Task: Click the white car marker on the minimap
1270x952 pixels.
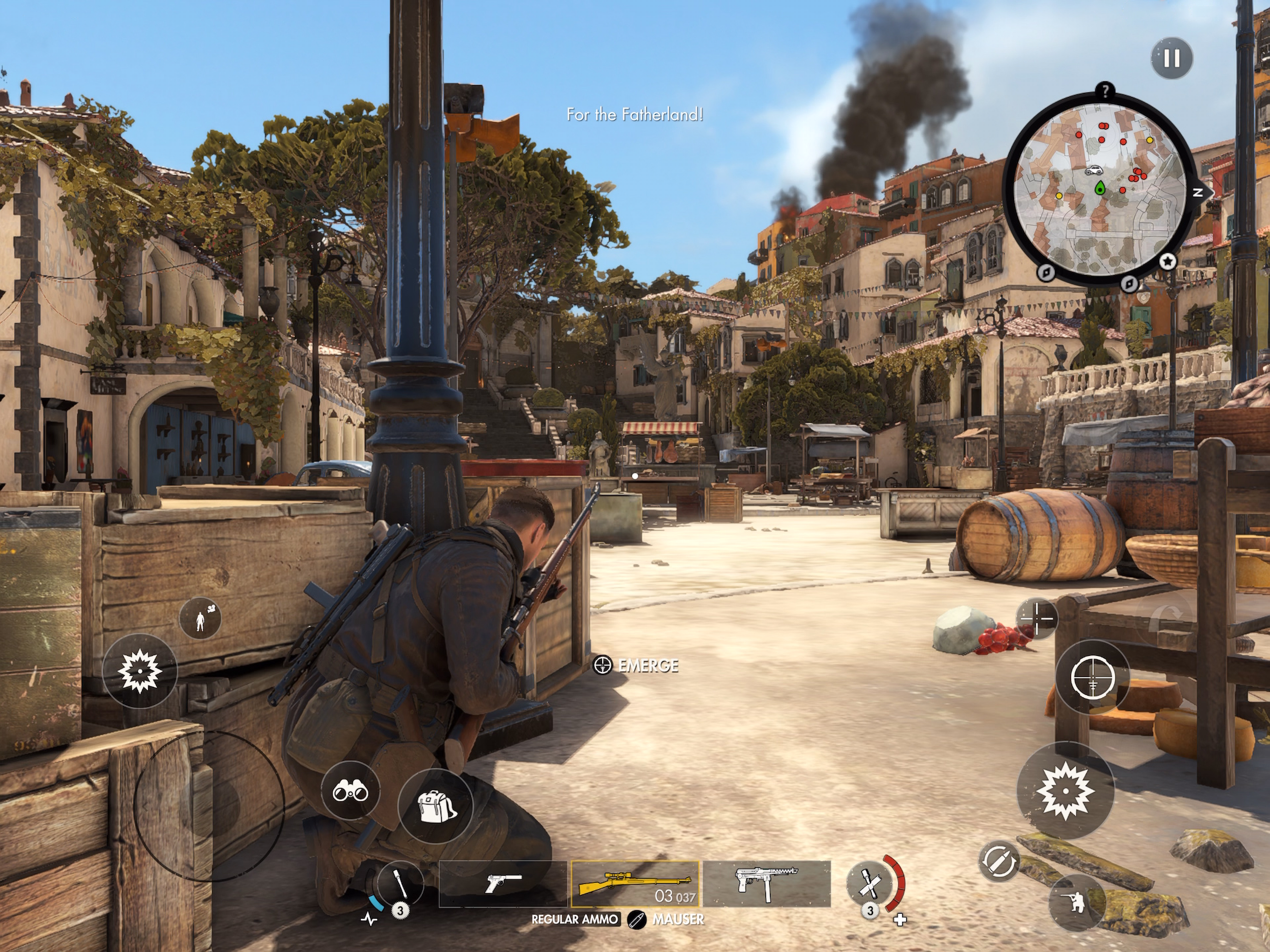Action: (1093, 171)
